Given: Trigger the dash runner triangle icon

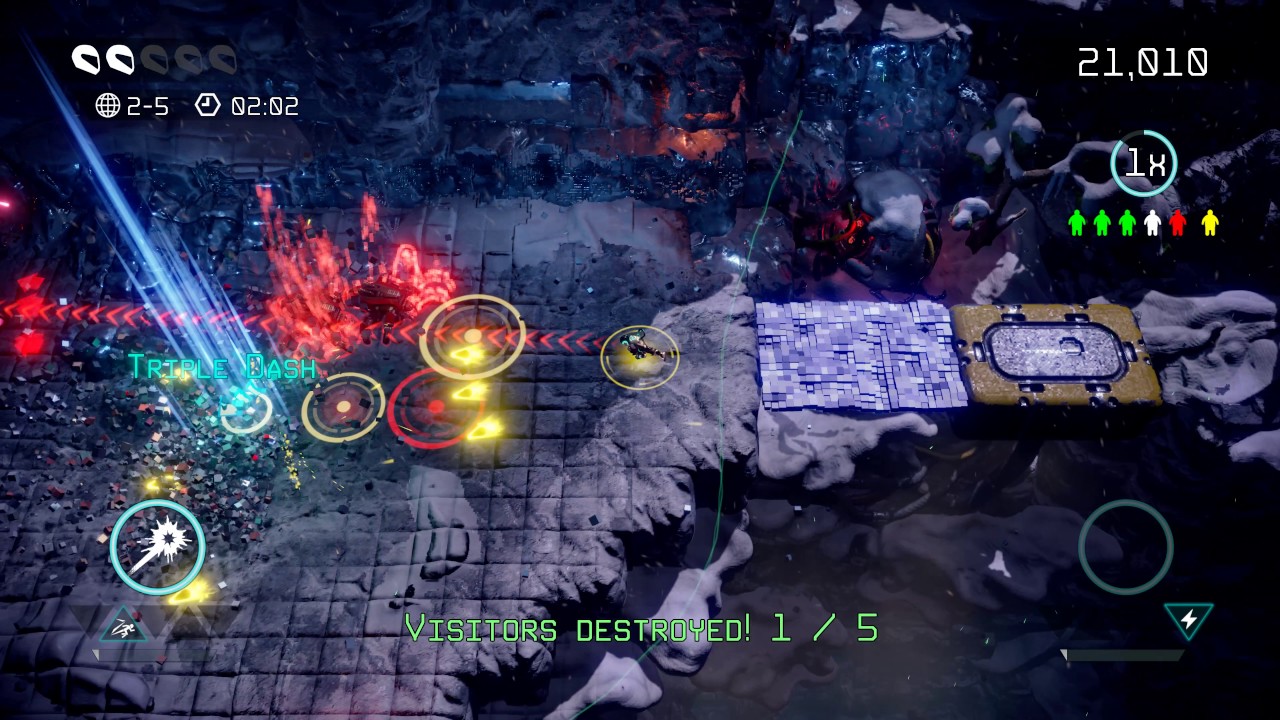Looking at the screenshot, I should point(124,627).
